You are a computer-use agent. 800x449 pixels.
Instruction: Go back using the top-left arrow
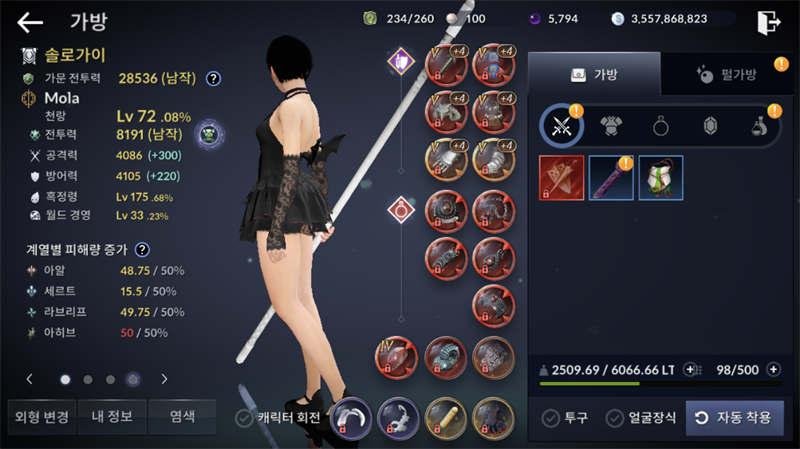[30, 22]
